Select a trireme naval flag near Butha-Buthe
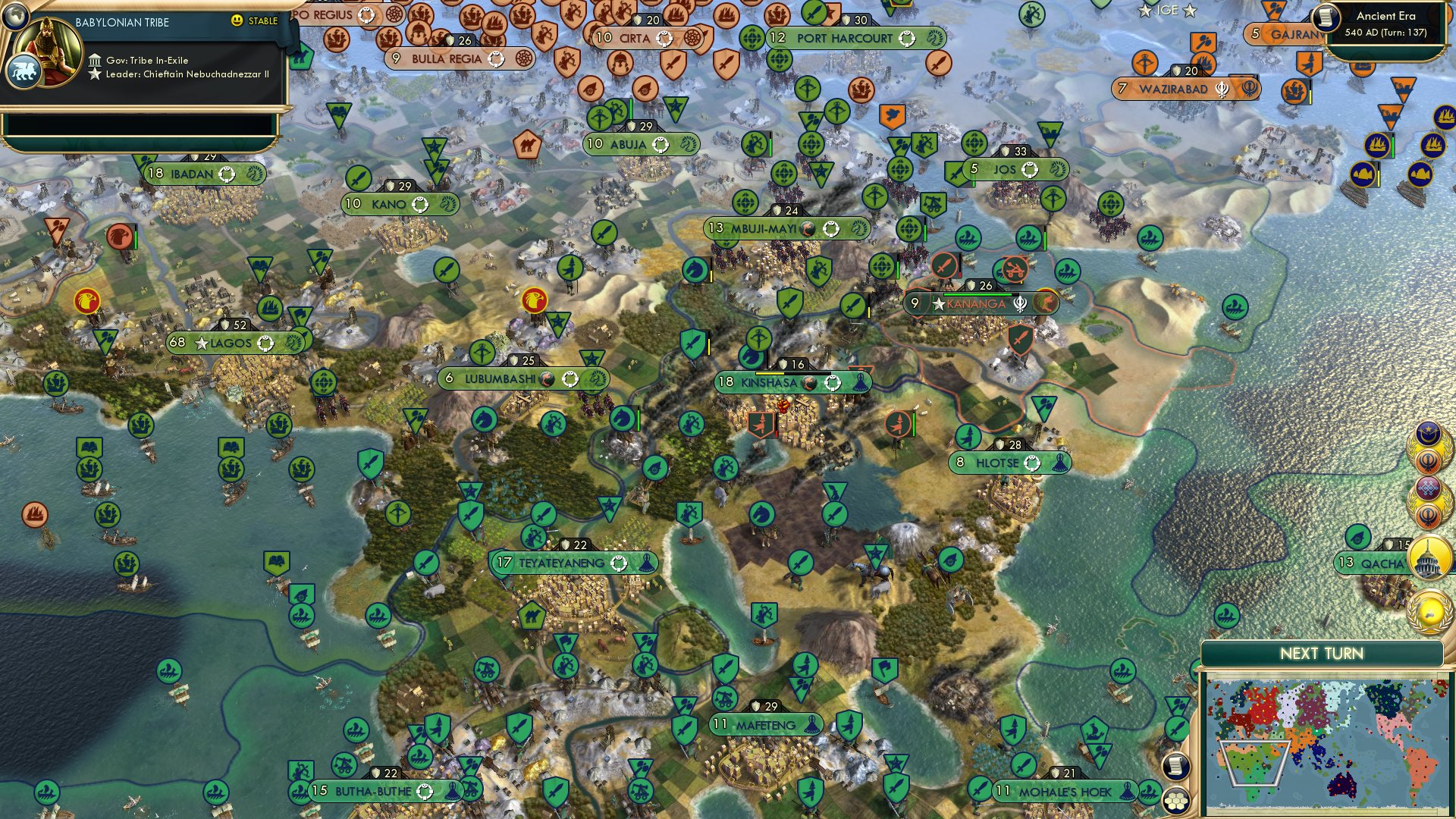 (356, 731)
